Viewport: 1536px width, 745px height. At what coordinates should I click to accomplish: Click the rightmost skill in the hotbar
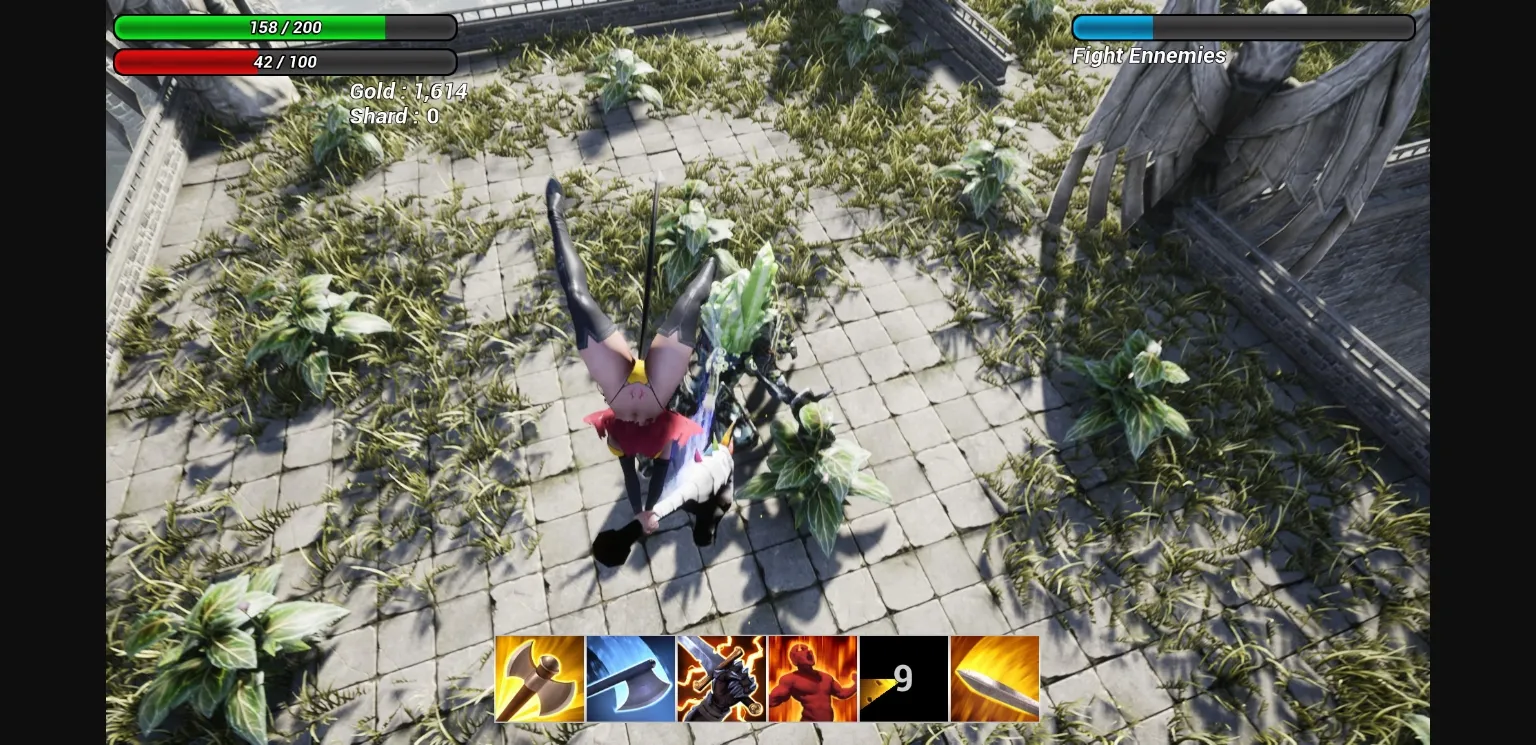tap(994, 678)
